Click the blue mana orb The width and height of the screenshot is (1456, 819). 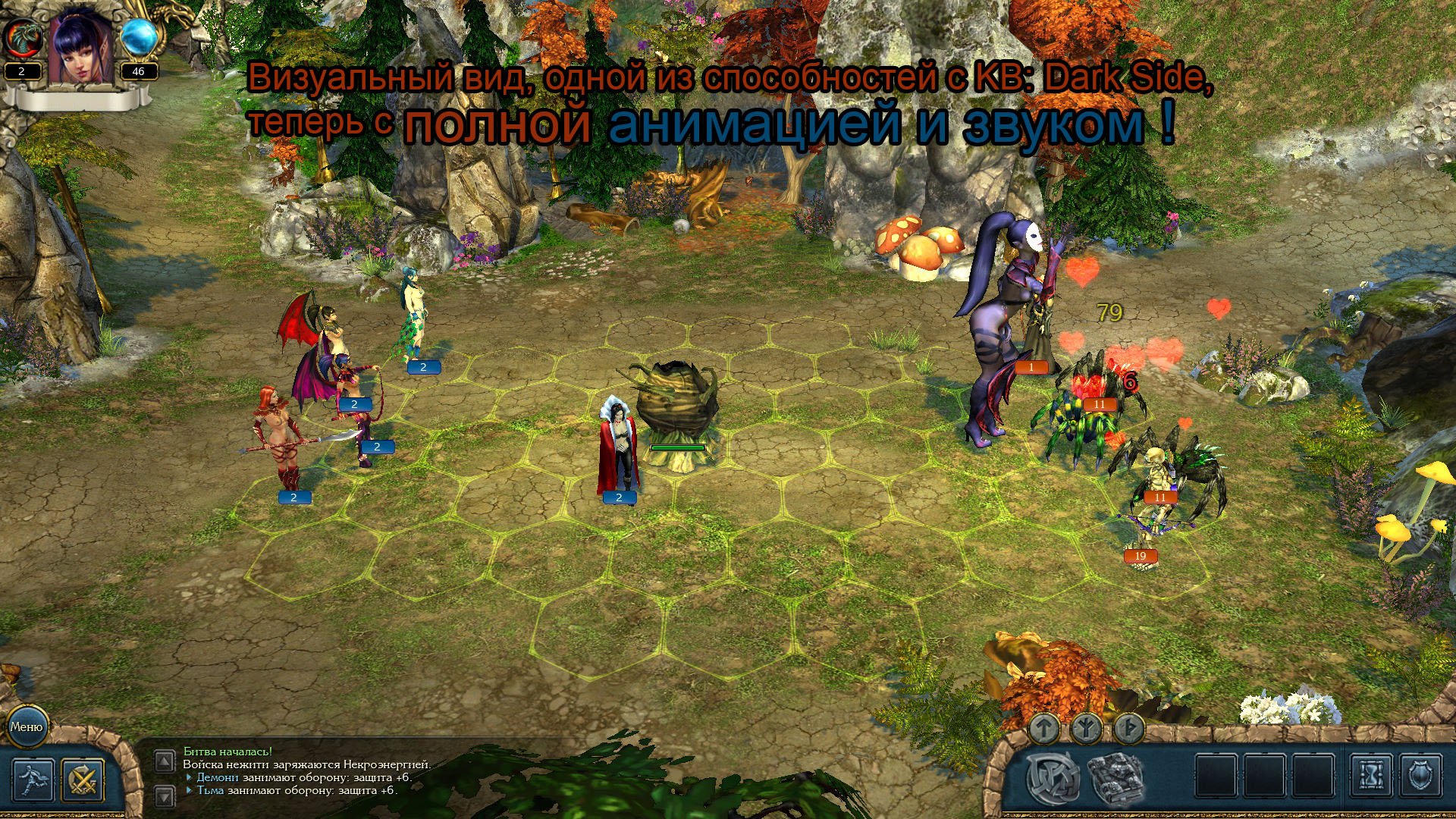tap(138, 38)
